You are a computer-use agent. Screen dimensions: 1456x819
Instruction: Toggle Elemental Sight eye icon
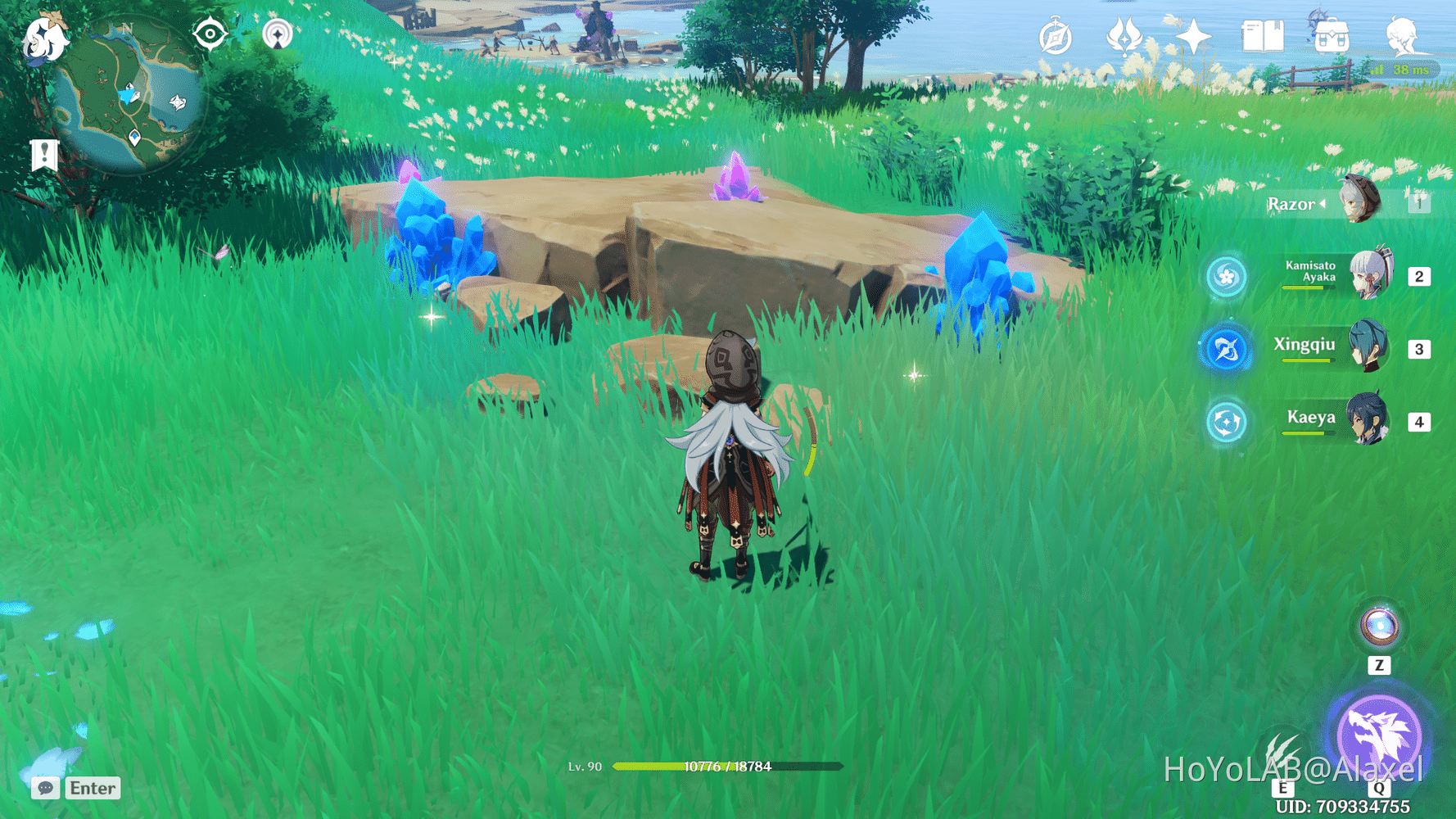pyautogui.click(x=210, y=34)
